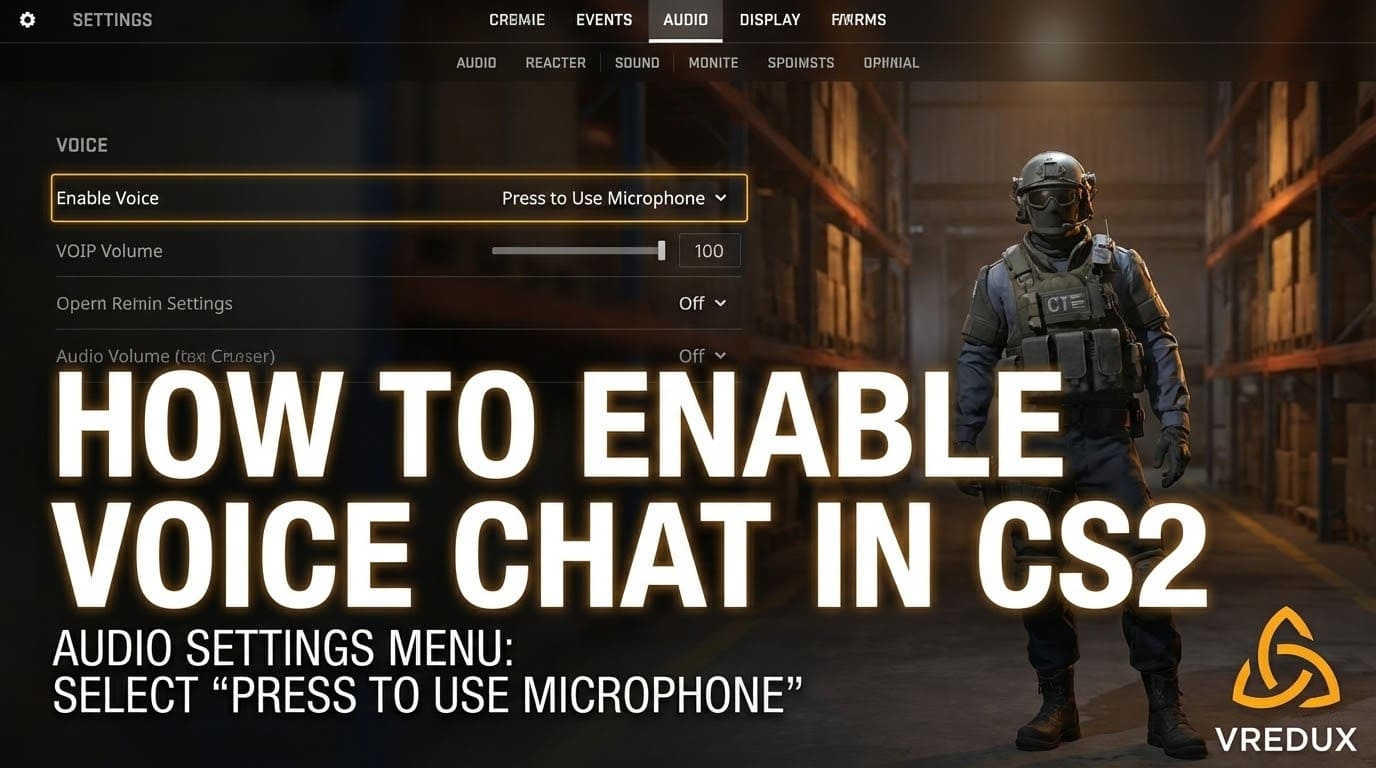Open the Enable Voice dropdown

pos(610,197)
